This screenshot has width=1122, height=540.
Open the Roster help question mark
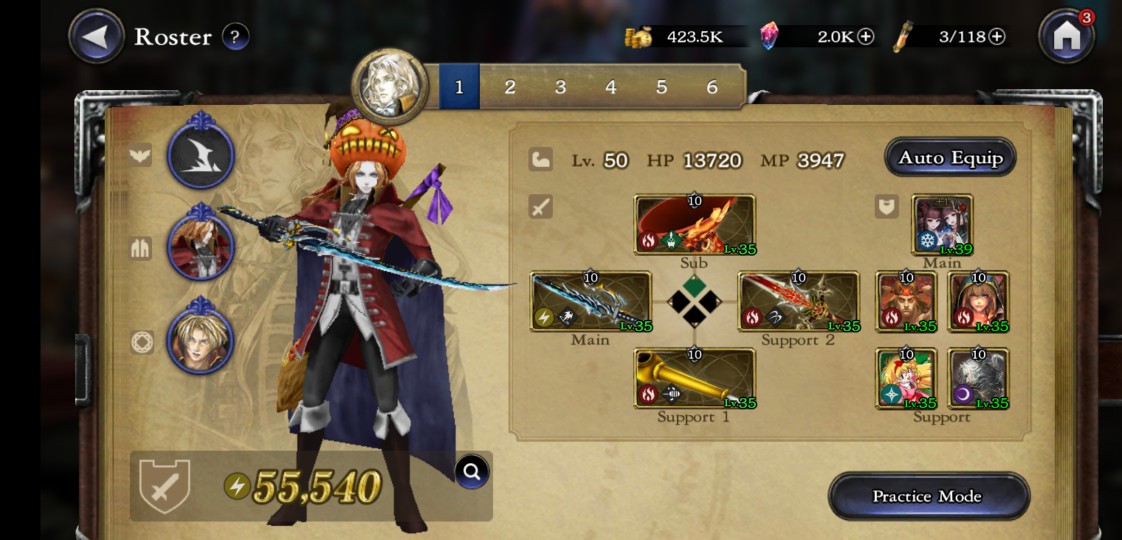pos(235,37)
